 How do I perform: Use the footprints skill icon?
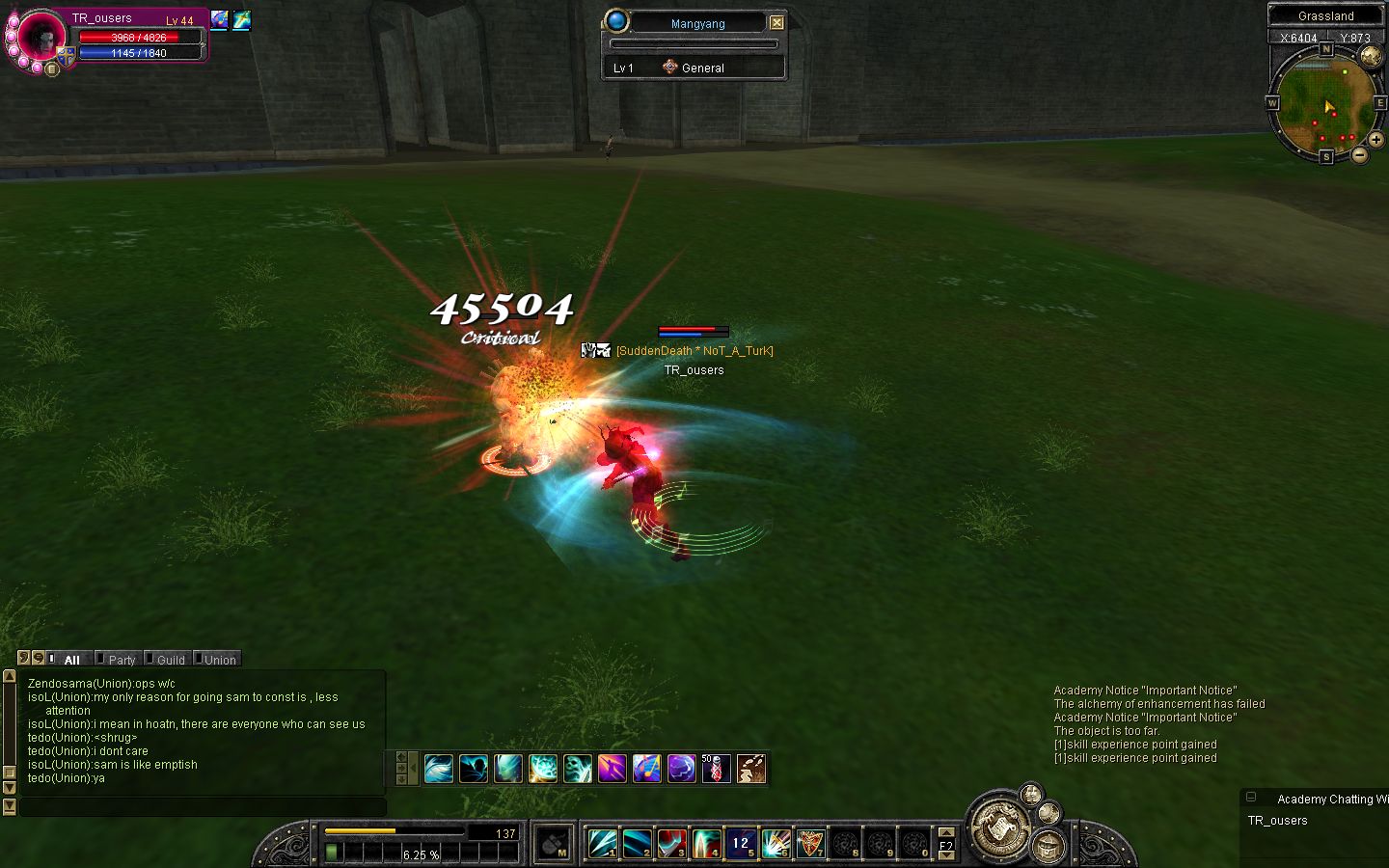[x=750, y=768]
